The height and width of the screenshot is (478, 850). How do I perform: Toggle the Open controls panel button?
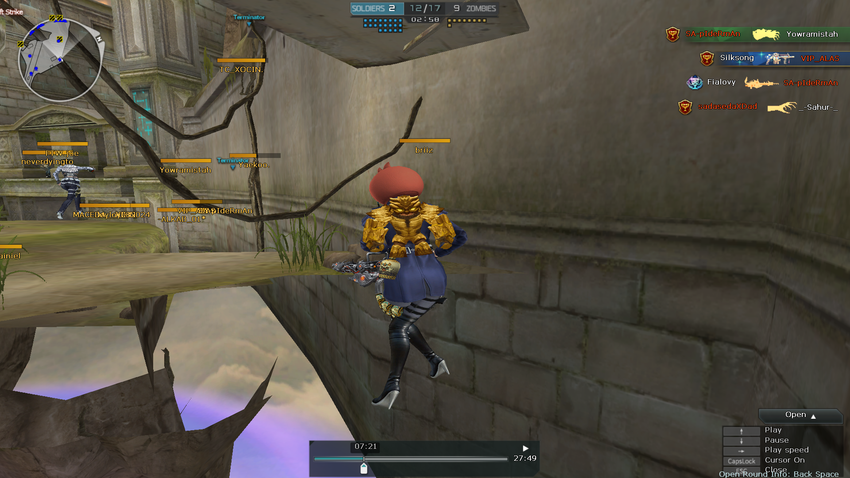click(x=800, y=415)
